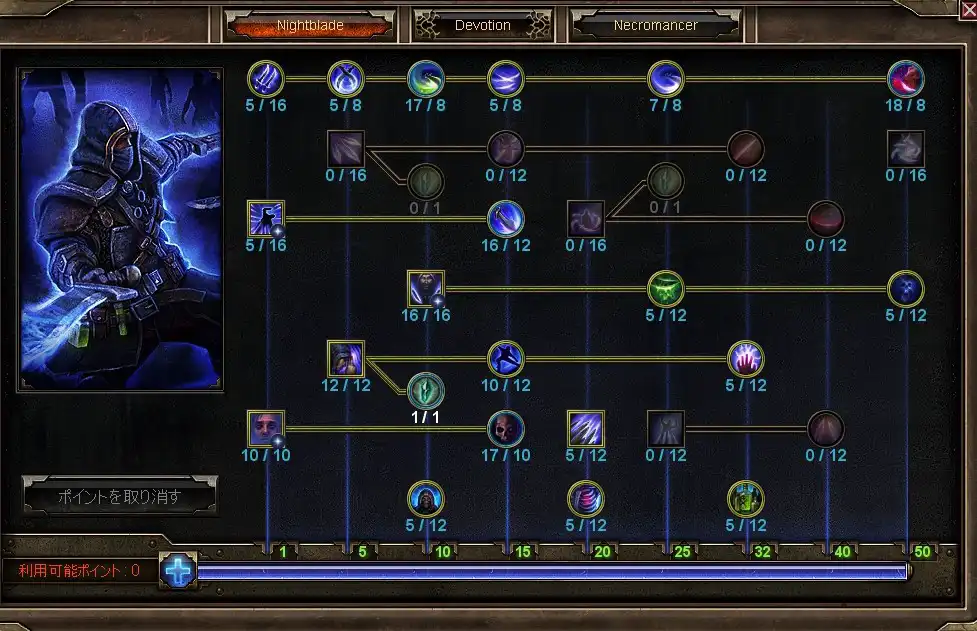Select the crescent skill showing 7 / 8
The width and height of the screenshot is (977, 631).
pyautogui.click(x=666, y=78)
